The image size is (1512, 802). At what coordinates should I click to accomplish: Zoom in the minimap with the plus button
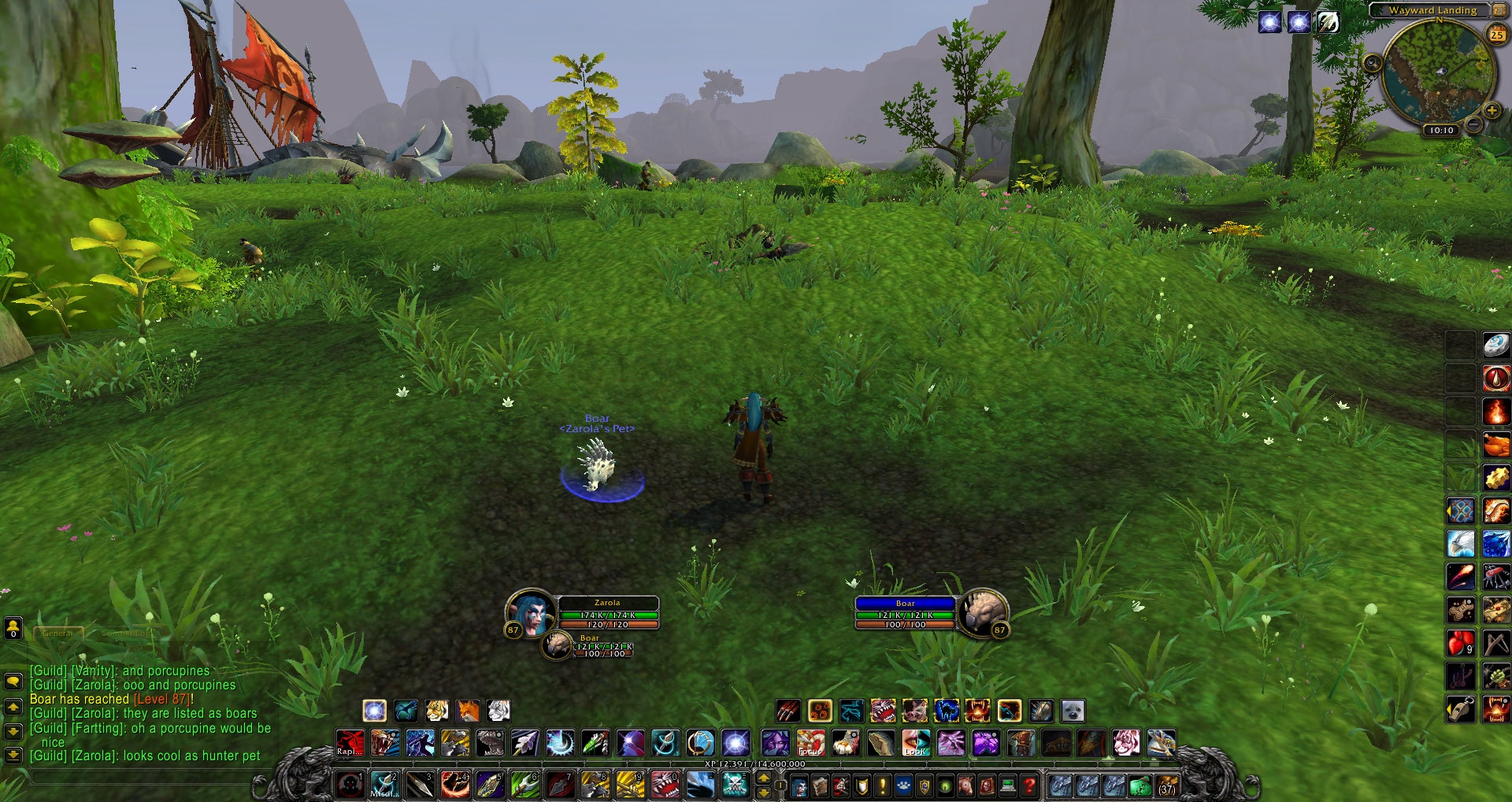pos(1492,111)
